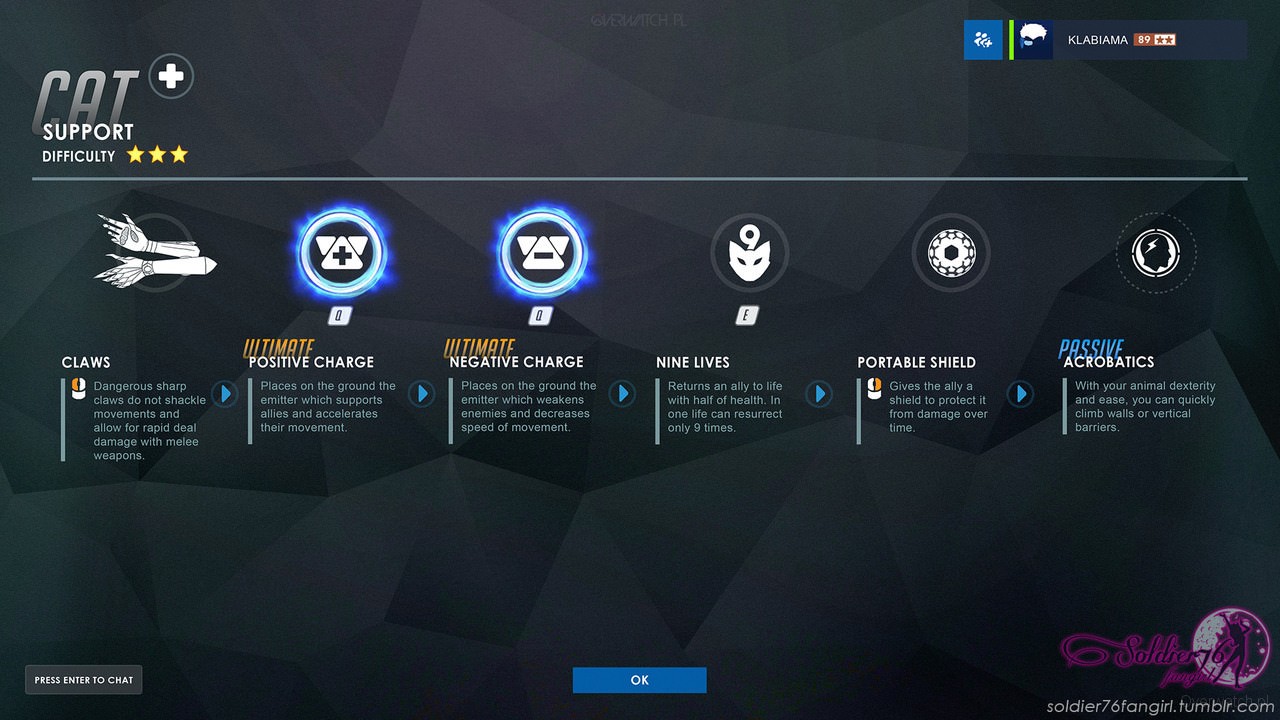Open the group icon beside the player card
This screenshot has height=720, width=1280.
[x=982, y=40]
